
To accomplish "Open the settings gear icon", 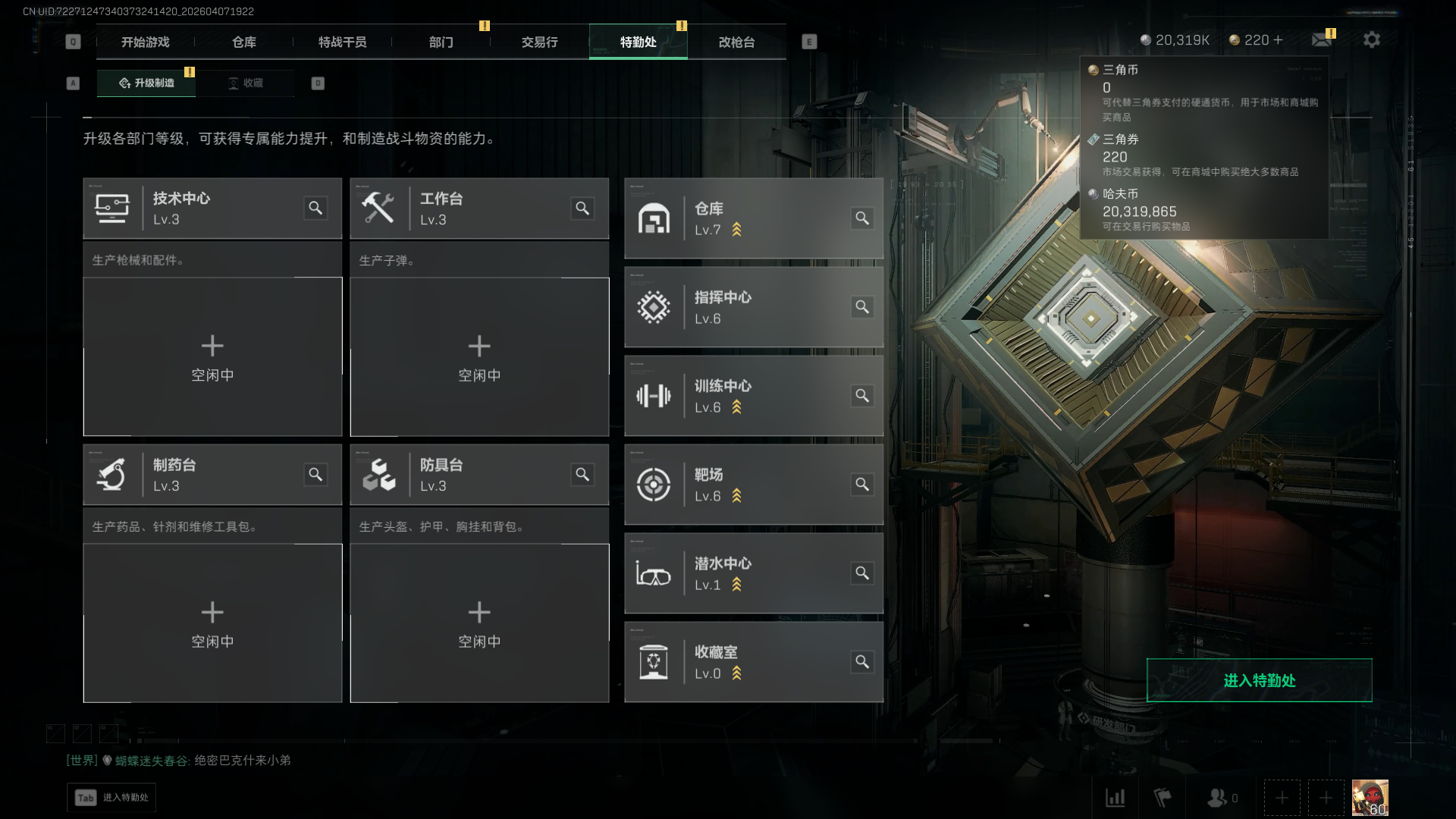I will click(1371, 39).
